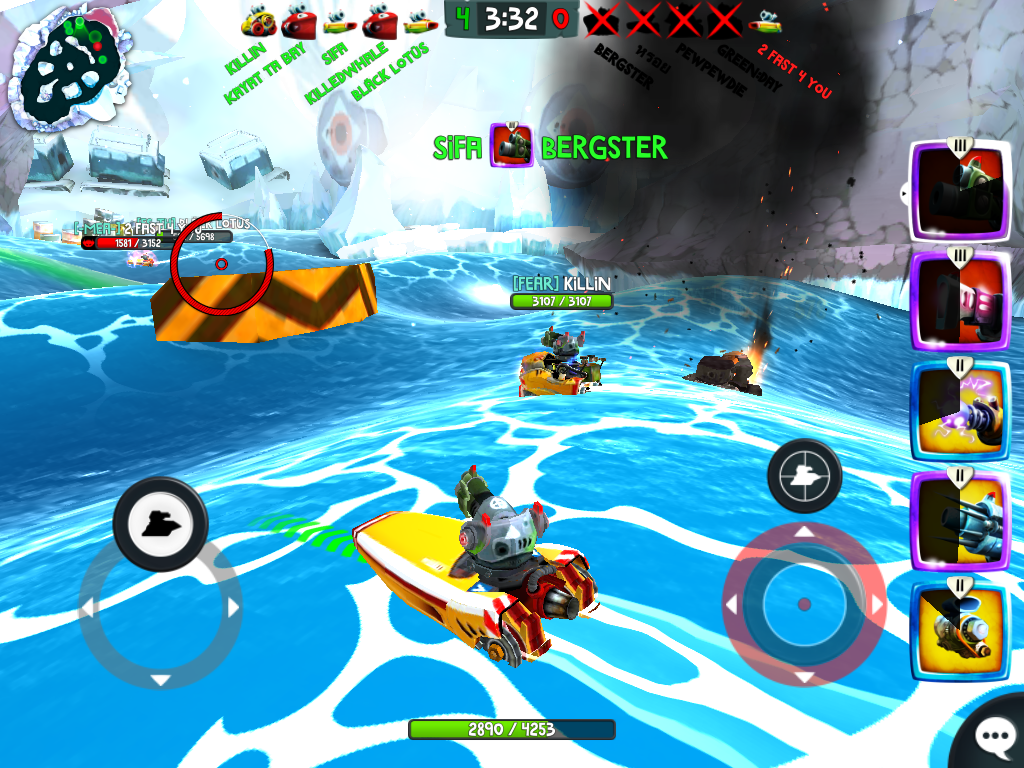Tap the right arrow on the steering ring

click(x=234, y=608)
